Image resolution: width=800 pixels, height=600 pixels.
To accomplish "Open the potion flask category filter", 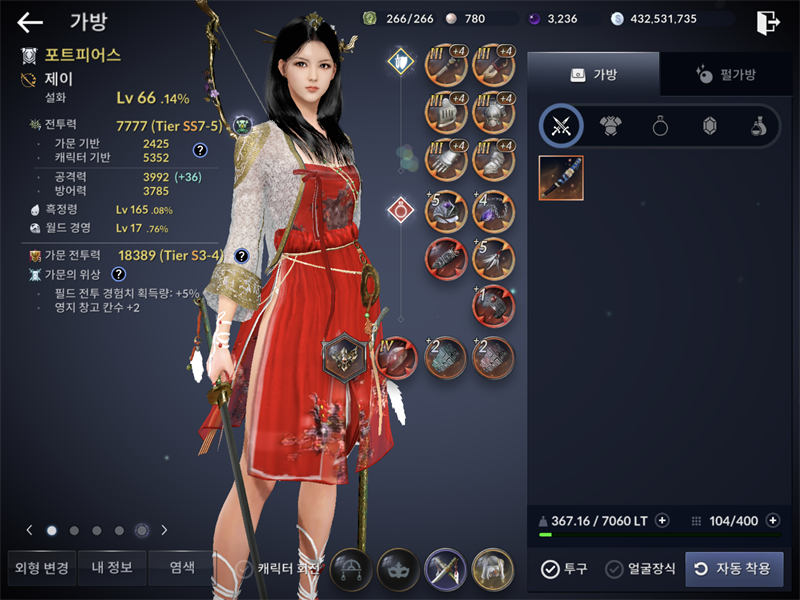I will click(x=759, y=126).
